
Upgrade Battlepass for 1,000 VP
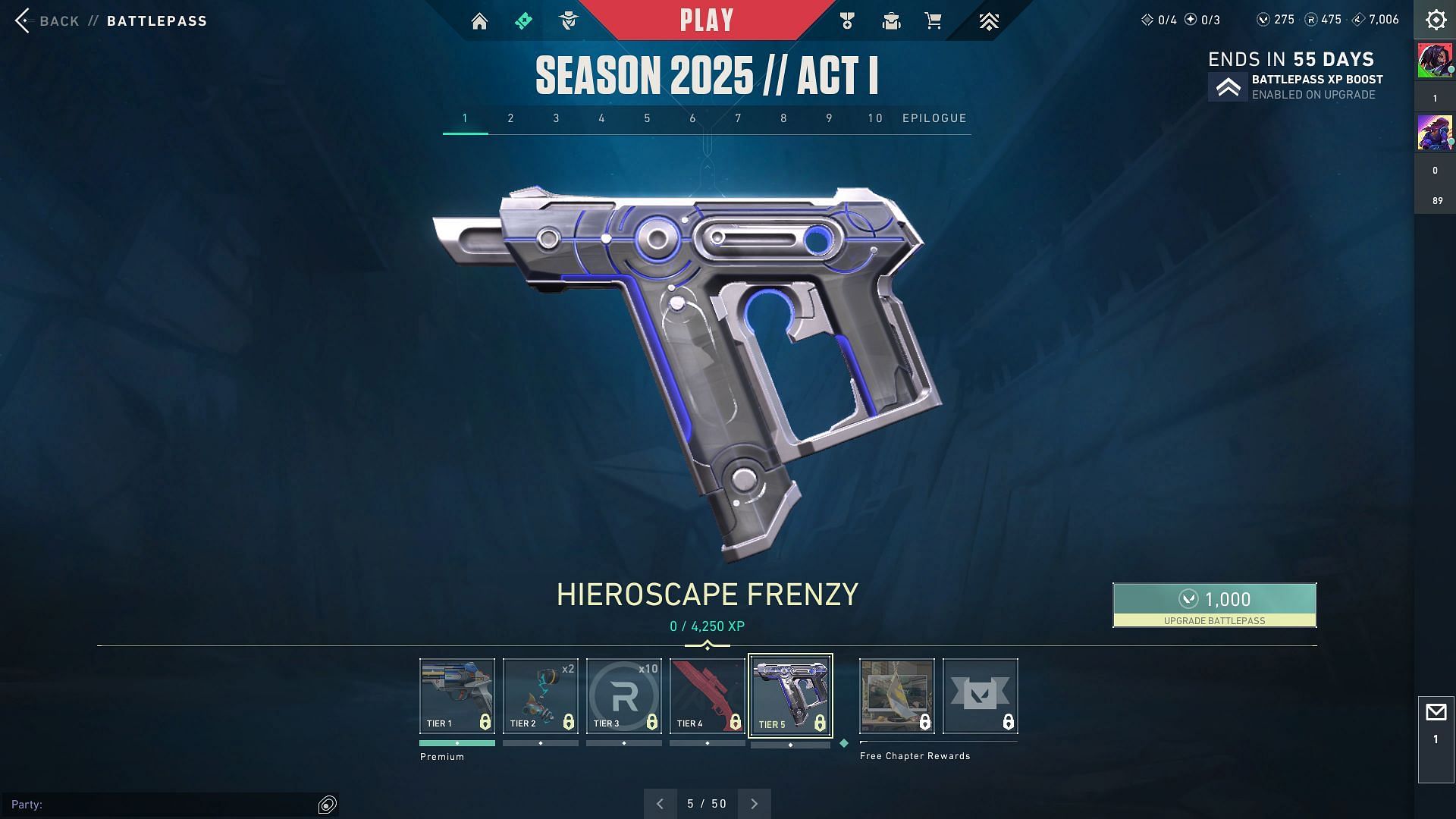(1214, 604)
